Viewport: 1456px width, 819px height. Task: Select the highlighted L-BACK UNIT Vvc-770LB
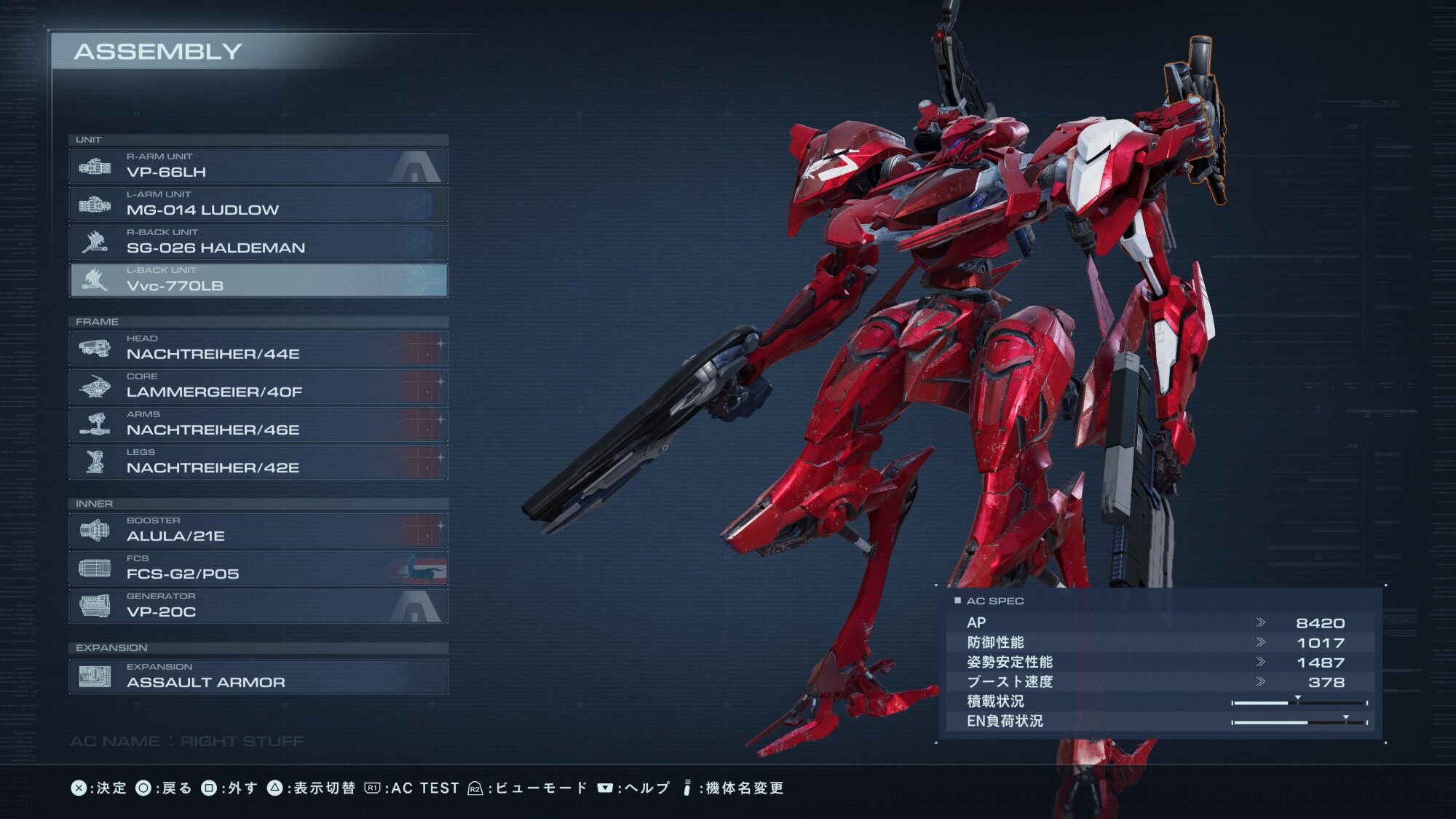point(258,280)
